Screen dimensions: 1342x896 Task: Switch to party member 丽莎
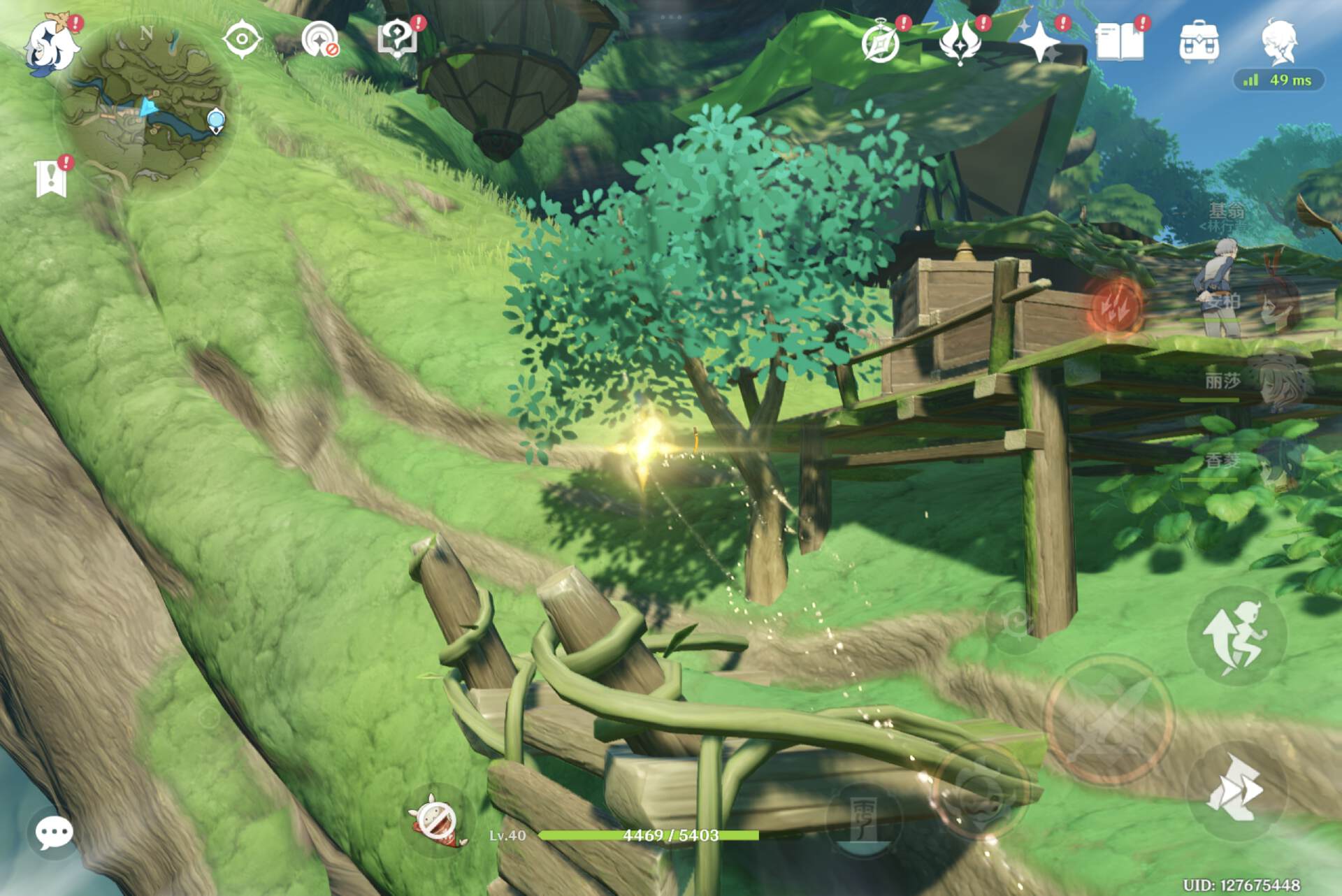tap(1278, 381)
